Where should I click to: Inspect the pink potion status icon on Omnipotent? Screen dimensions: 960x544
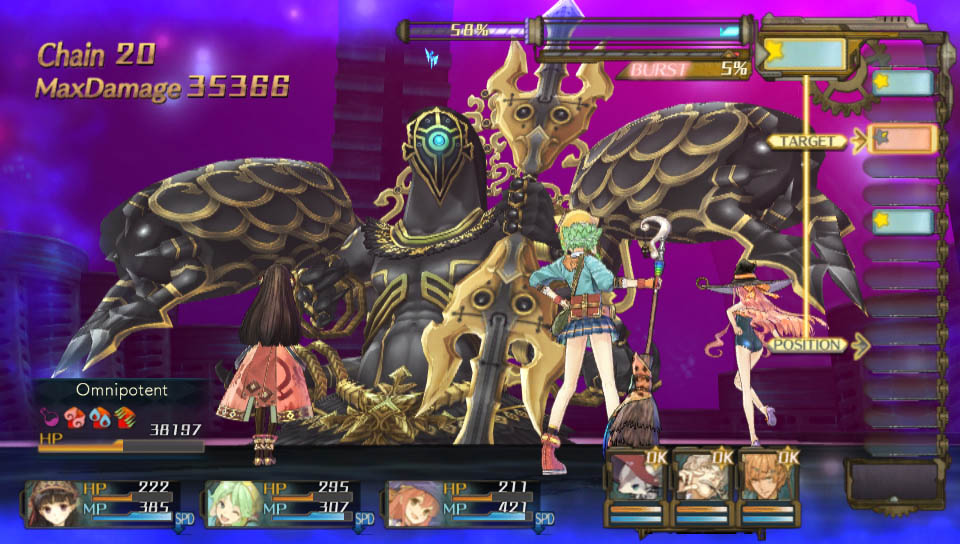(x=49, y=415)
